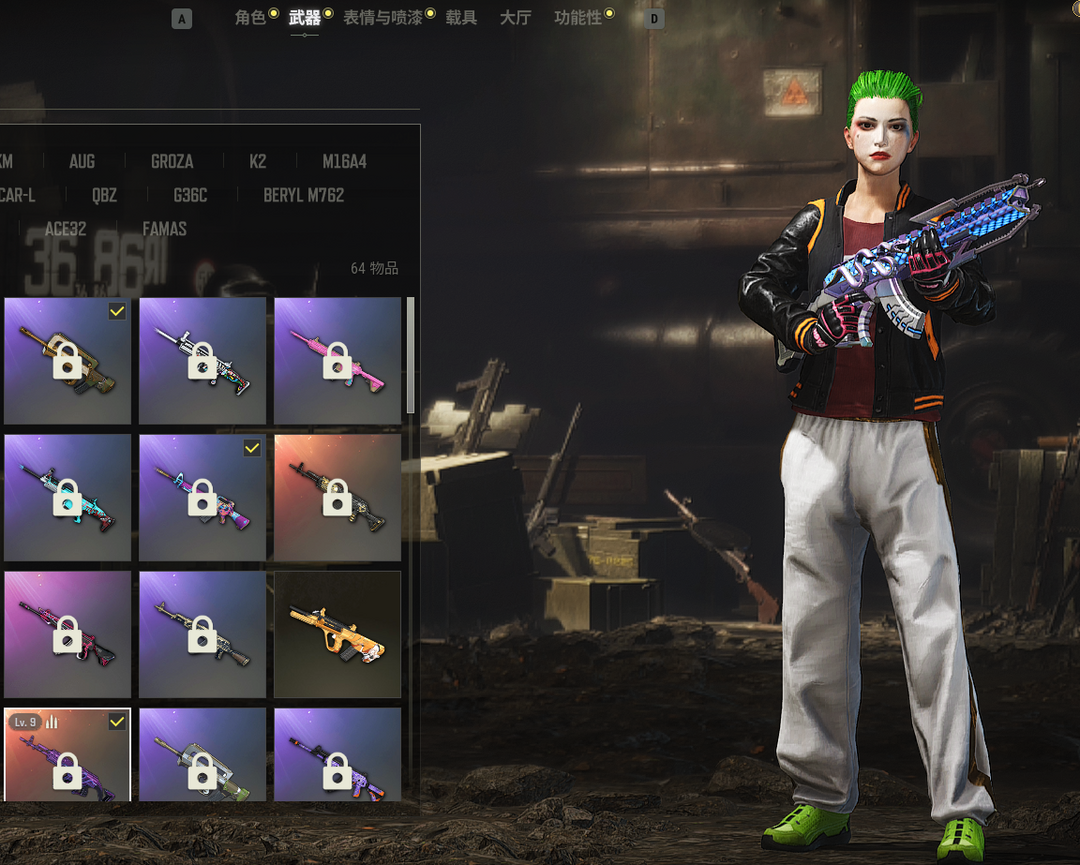Choose the G36C weapon filter
The image size is (1080, 865).
pos(190,196)
